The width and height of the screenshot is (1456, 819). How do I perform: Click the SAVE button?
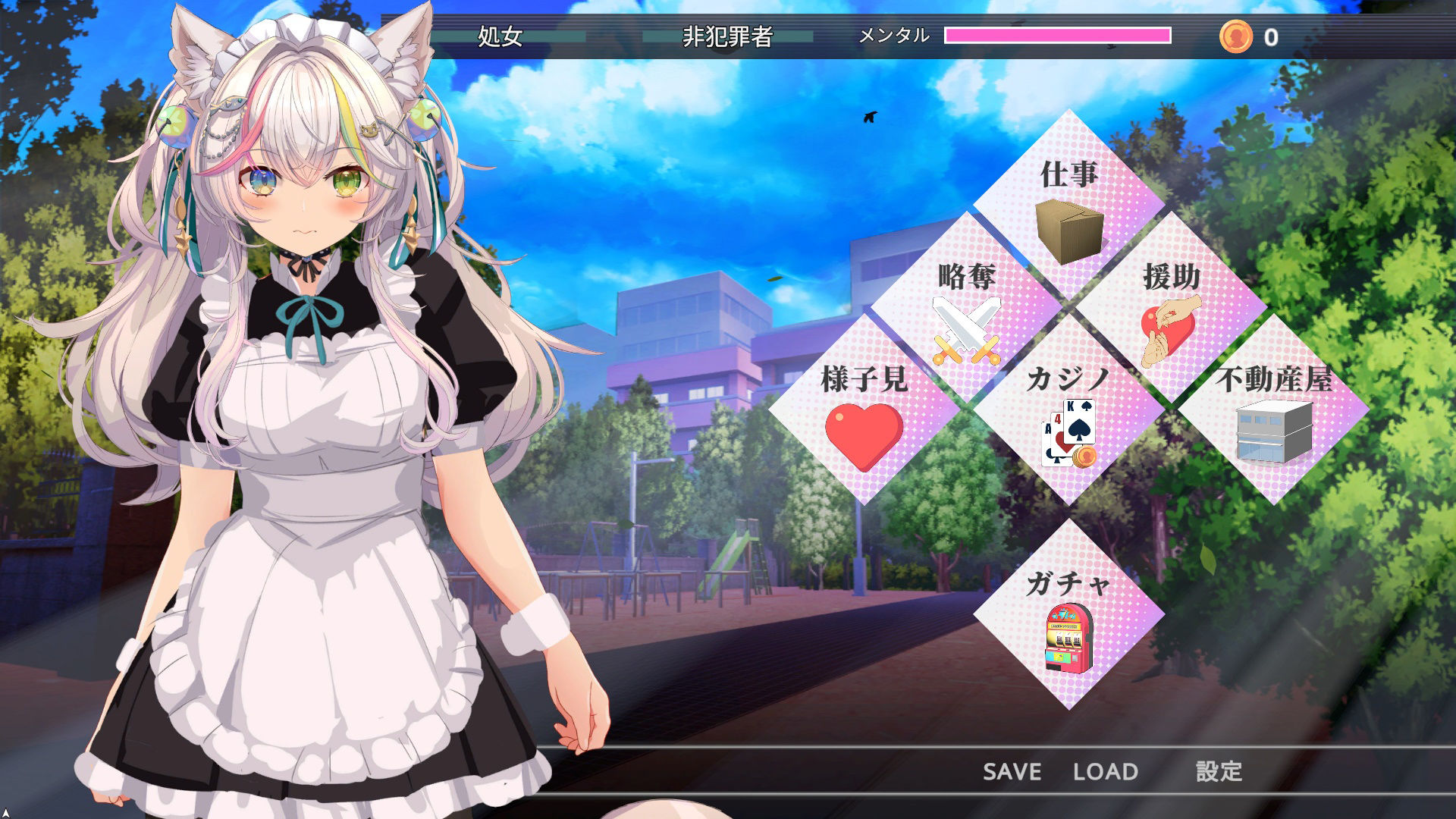[1011, 771]
